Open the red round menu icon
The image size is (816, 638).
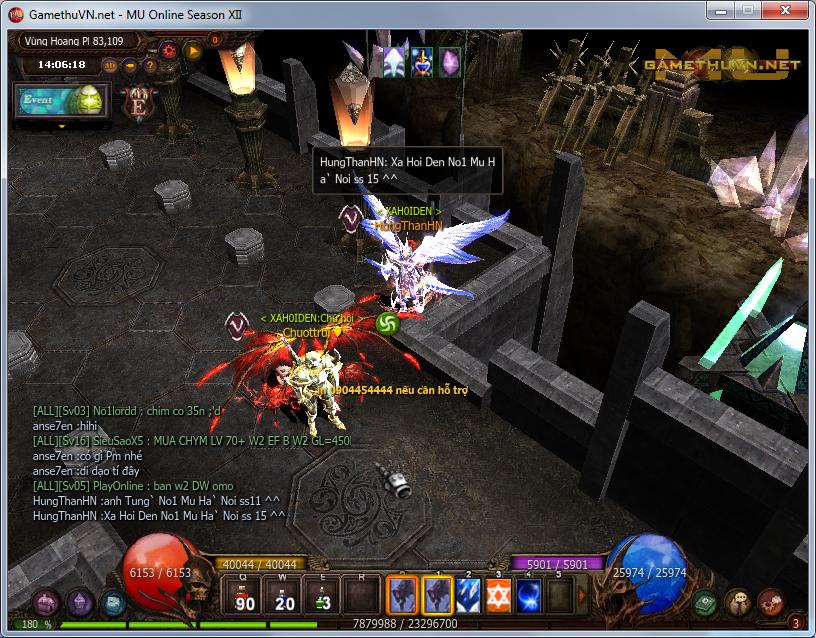point(770,602)
